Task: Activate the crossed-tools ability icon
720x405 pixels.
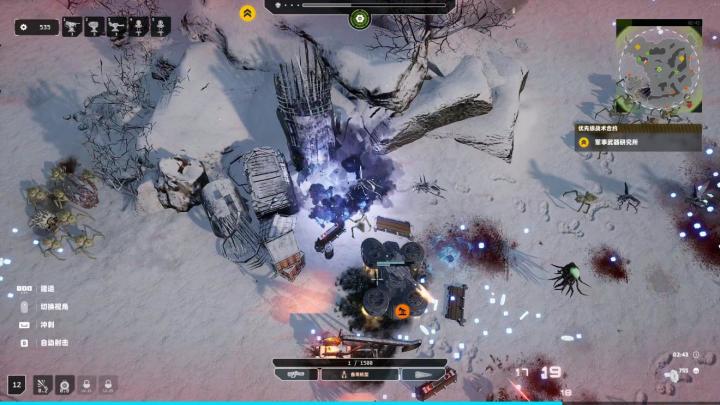Action: point(42,383)
